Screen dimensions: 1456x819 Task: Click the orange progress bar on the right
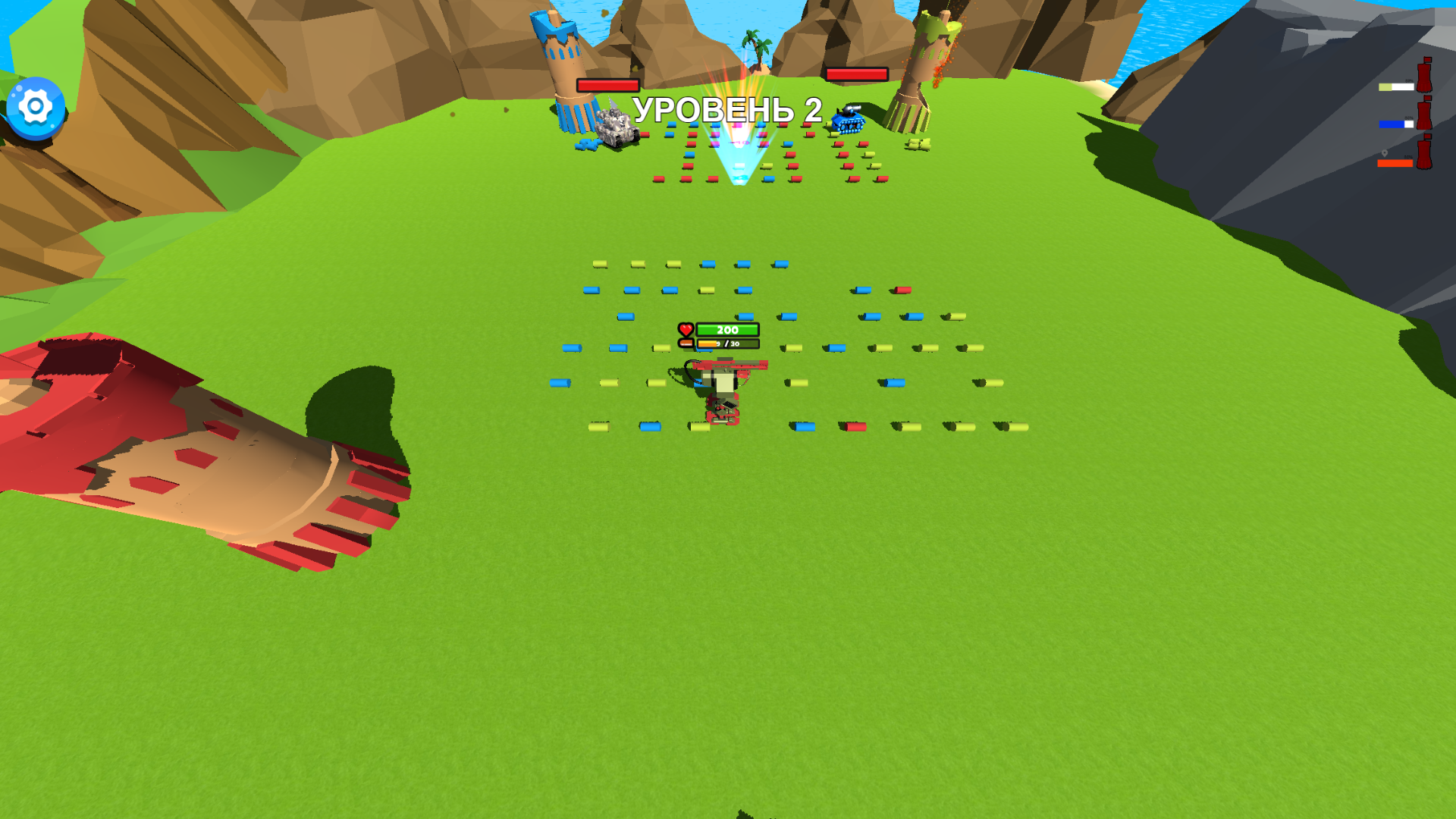[x=1395, y=164]
